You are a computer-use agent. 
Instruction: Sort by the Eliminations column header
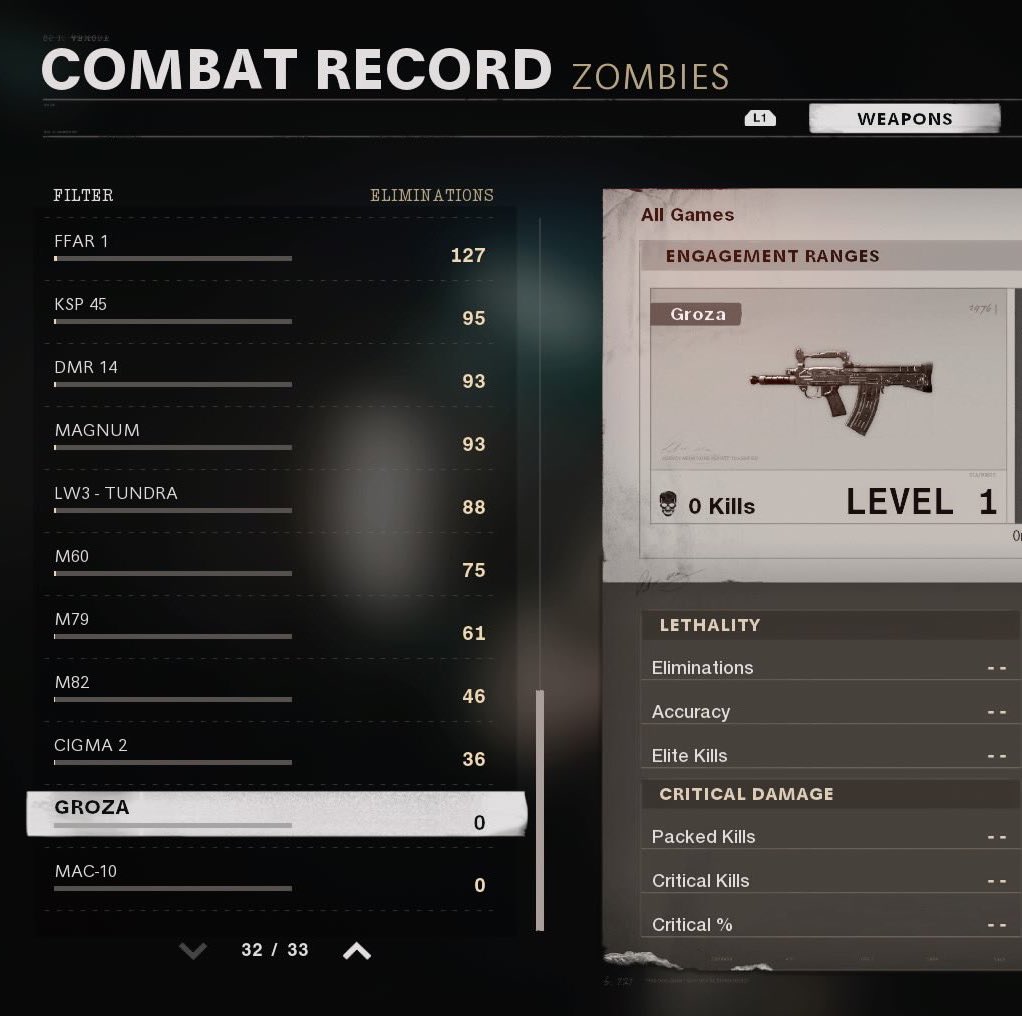431,195
